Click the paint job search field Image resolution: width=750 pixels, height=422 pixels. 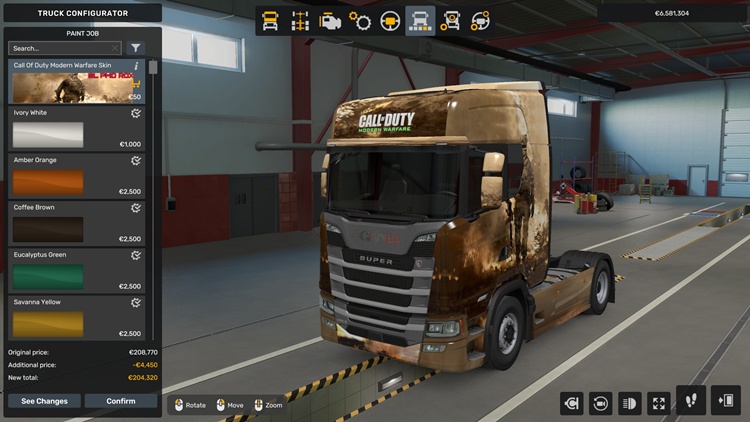coord(64,48)
